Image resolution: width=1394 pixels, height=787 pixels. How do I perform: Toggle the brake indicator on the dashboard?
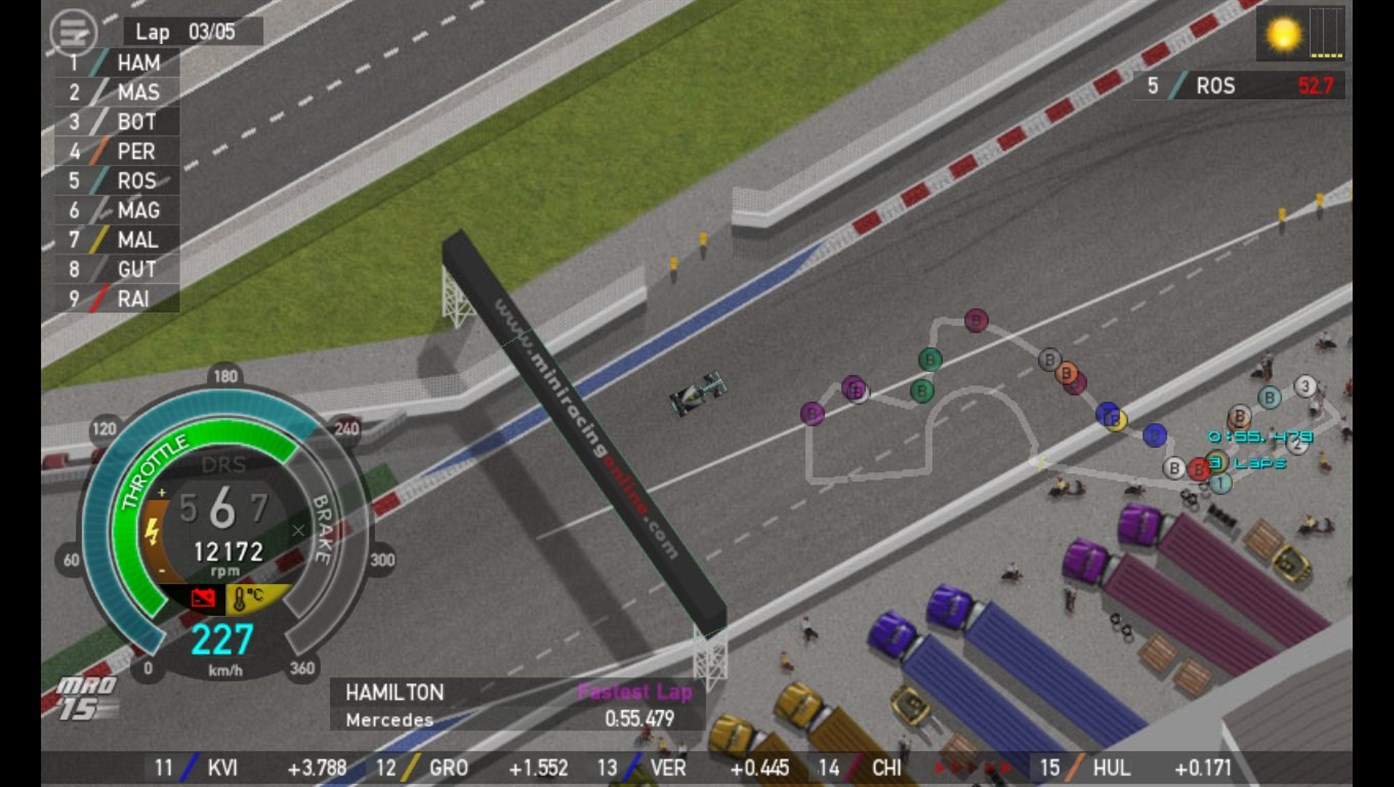pyautogui.click(x=320, y=530)
